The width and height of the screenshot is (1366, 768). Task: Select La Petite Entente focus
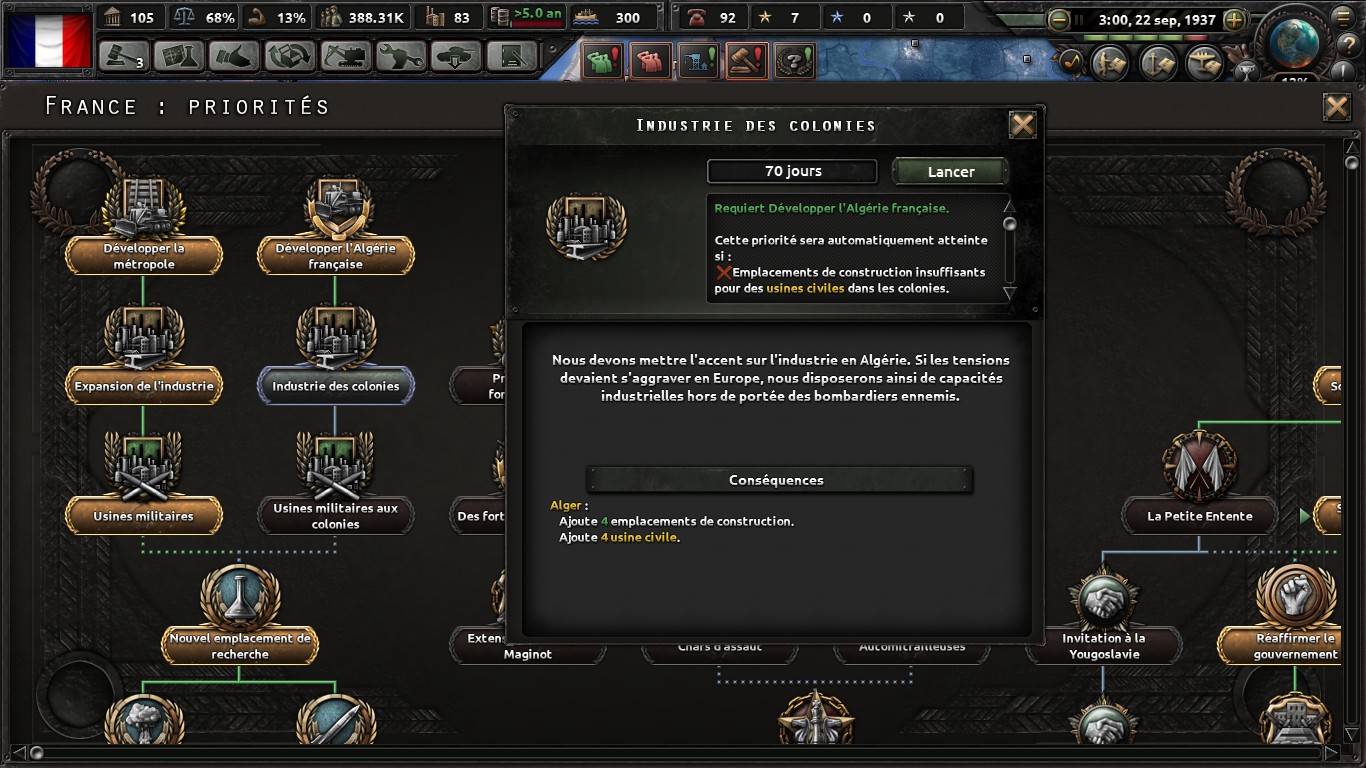pyautogui.click(x=1199, y=516)
